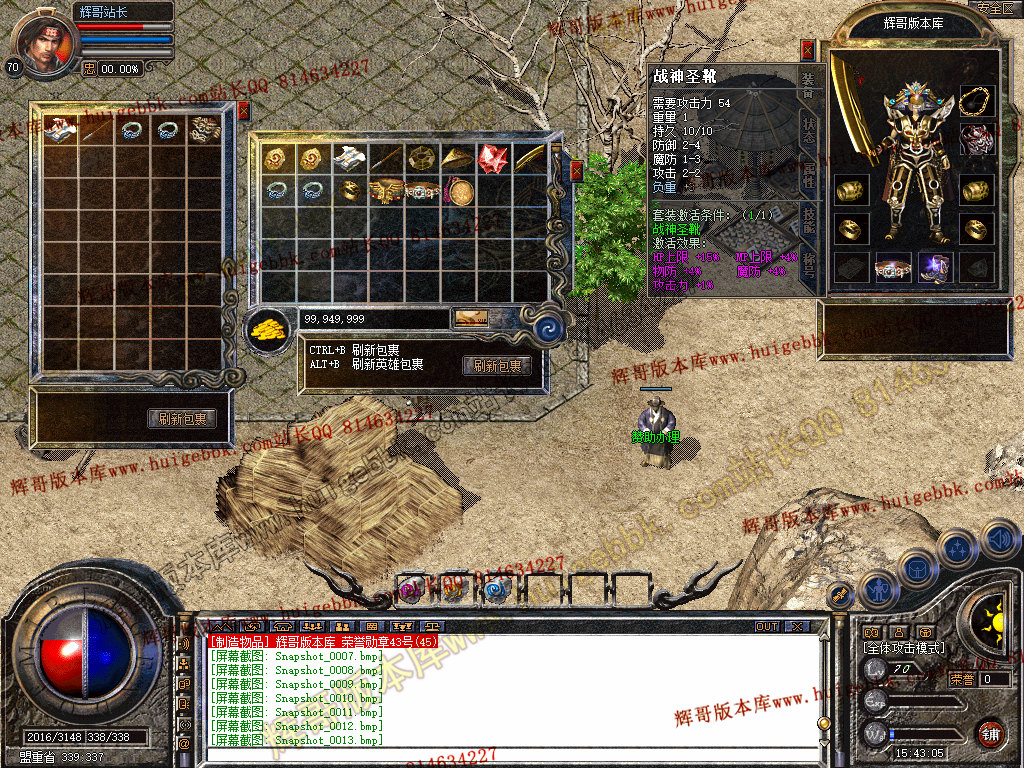The width and height of the screenshot is (1024, 768).
Task: Click 刷新包裹 under the hero bag window
Action: click(182, 419)
